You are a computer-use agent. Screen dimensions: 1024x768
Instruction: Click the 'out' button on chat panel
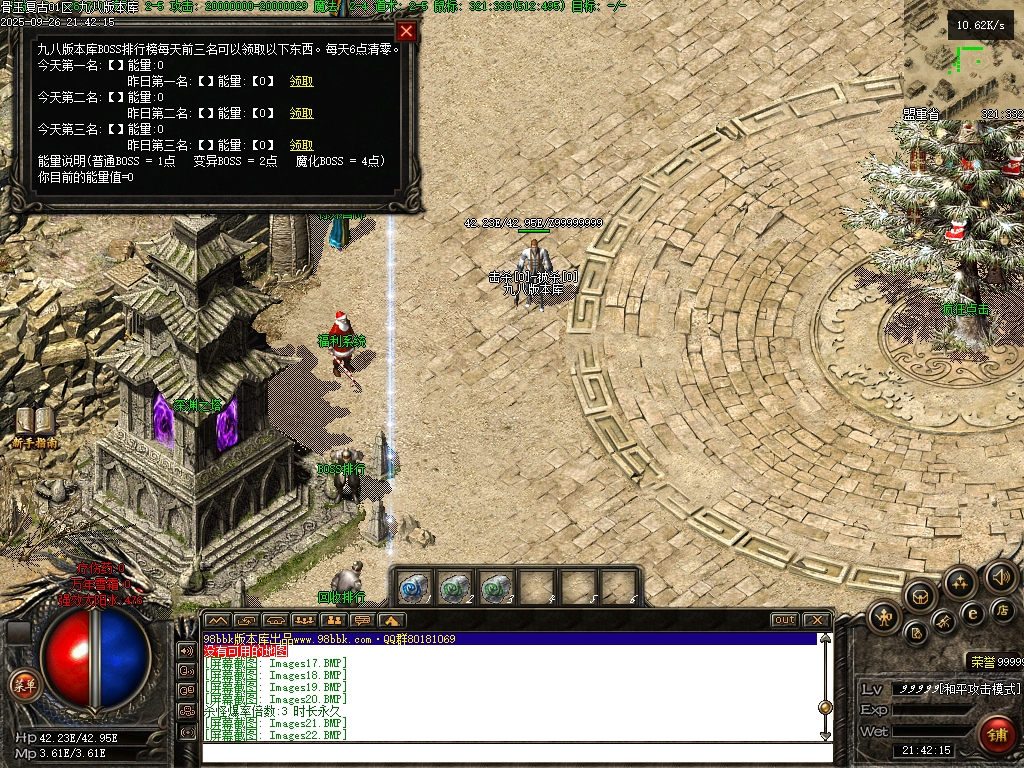[784, 620]
